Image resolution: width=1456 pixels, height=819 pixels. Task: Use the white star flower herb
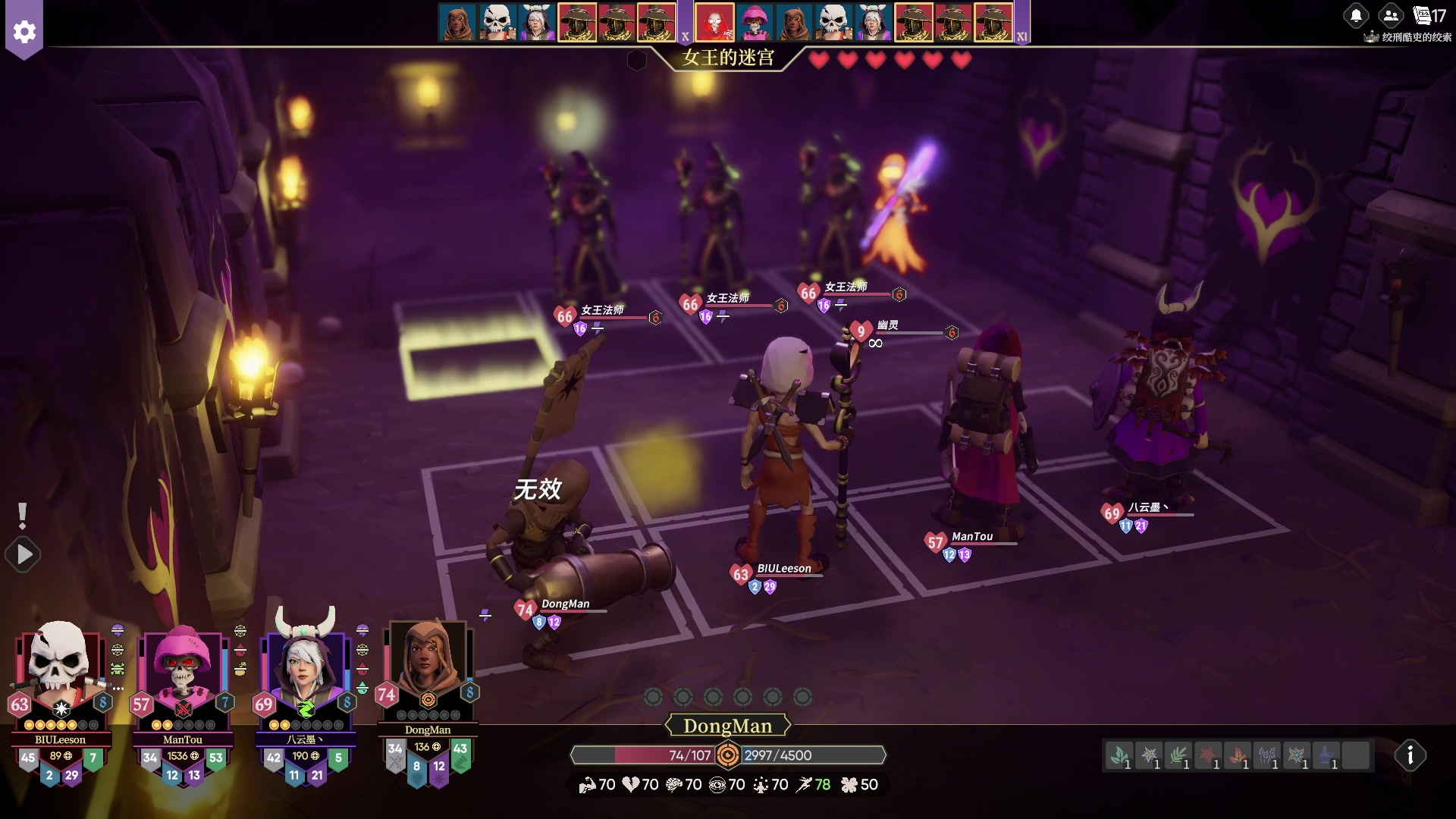(1149, 756)
